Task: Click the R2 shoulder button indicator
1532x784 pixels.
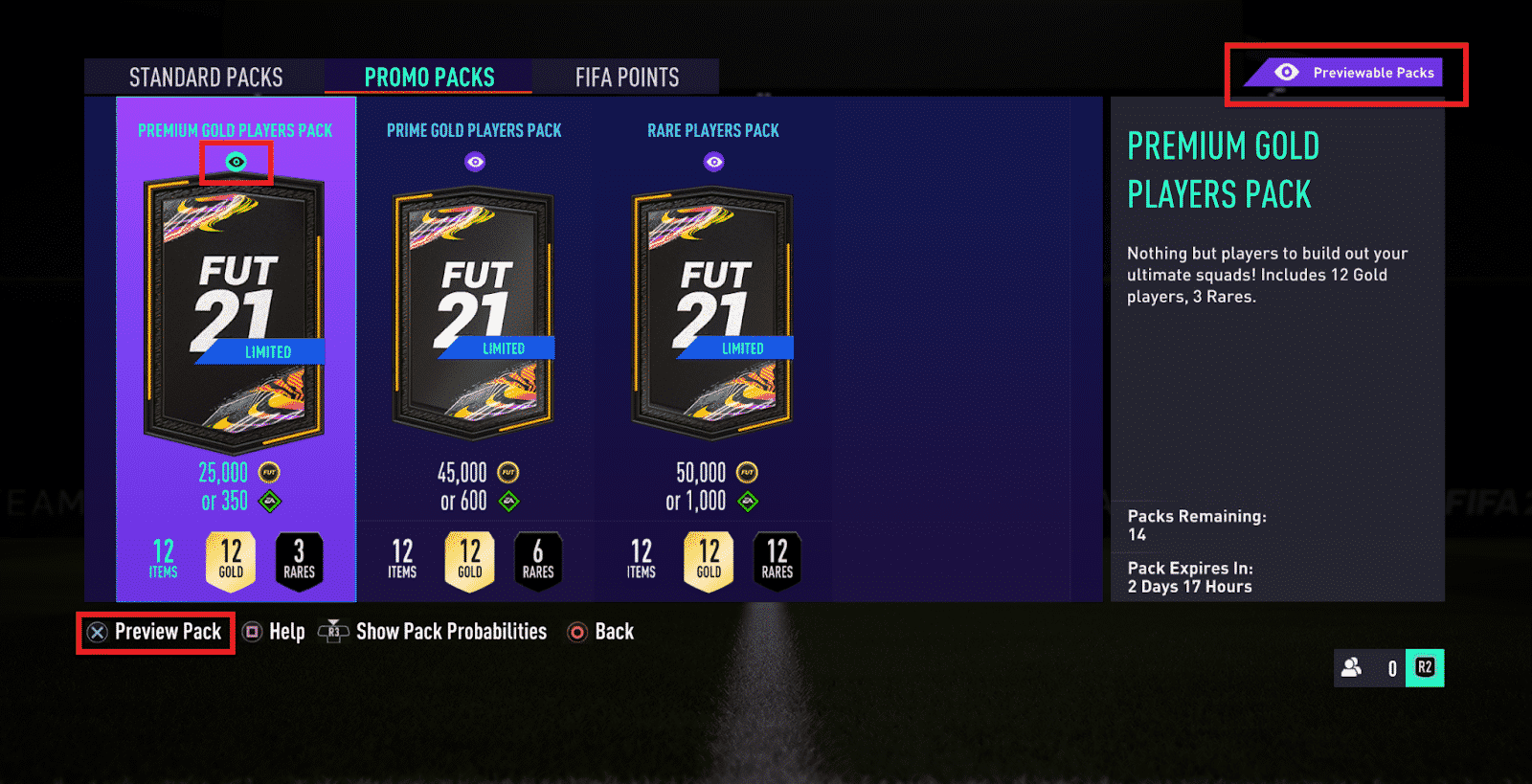Action: 1425,668
